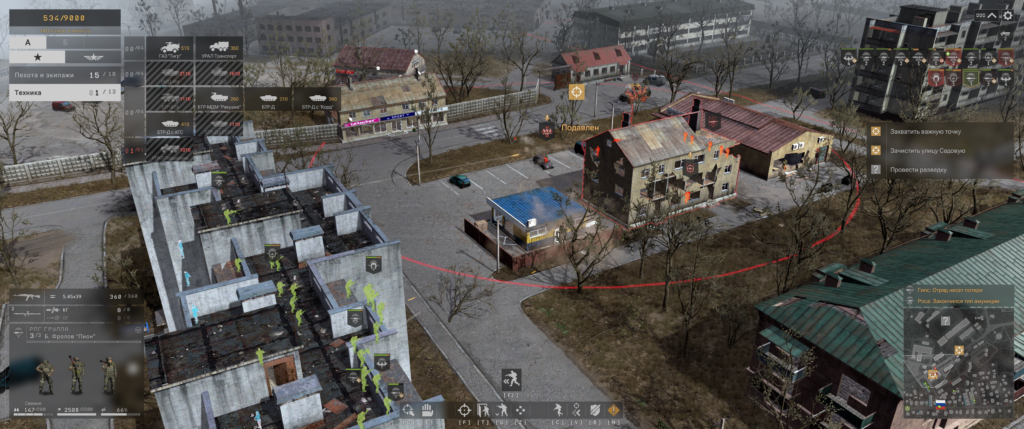The height and width of the screenshot is (429, 1024).
Task: Switch to the А deck tab
Action: point(27,43)
